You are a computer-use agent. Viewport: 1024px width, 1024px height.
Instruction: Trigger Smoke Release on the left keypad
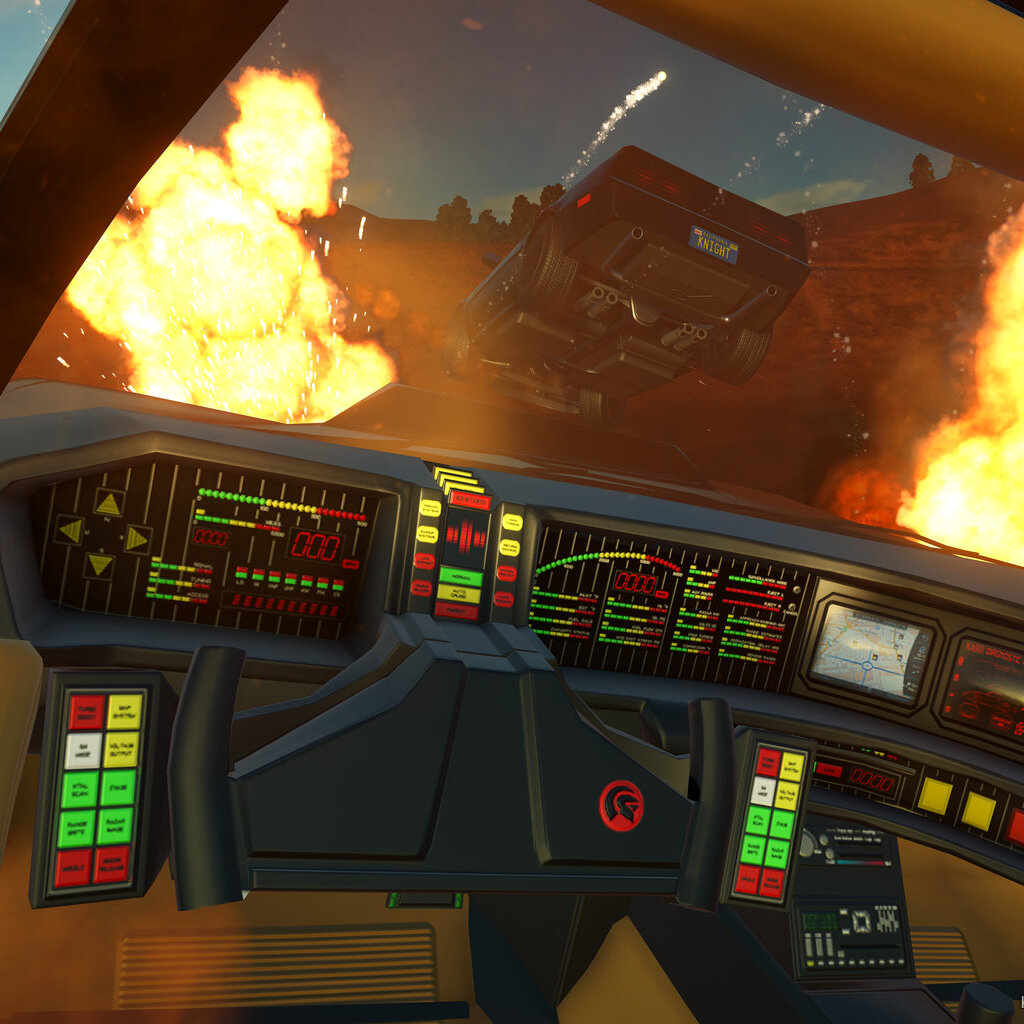pyautogui.click(x=112, y=865)
